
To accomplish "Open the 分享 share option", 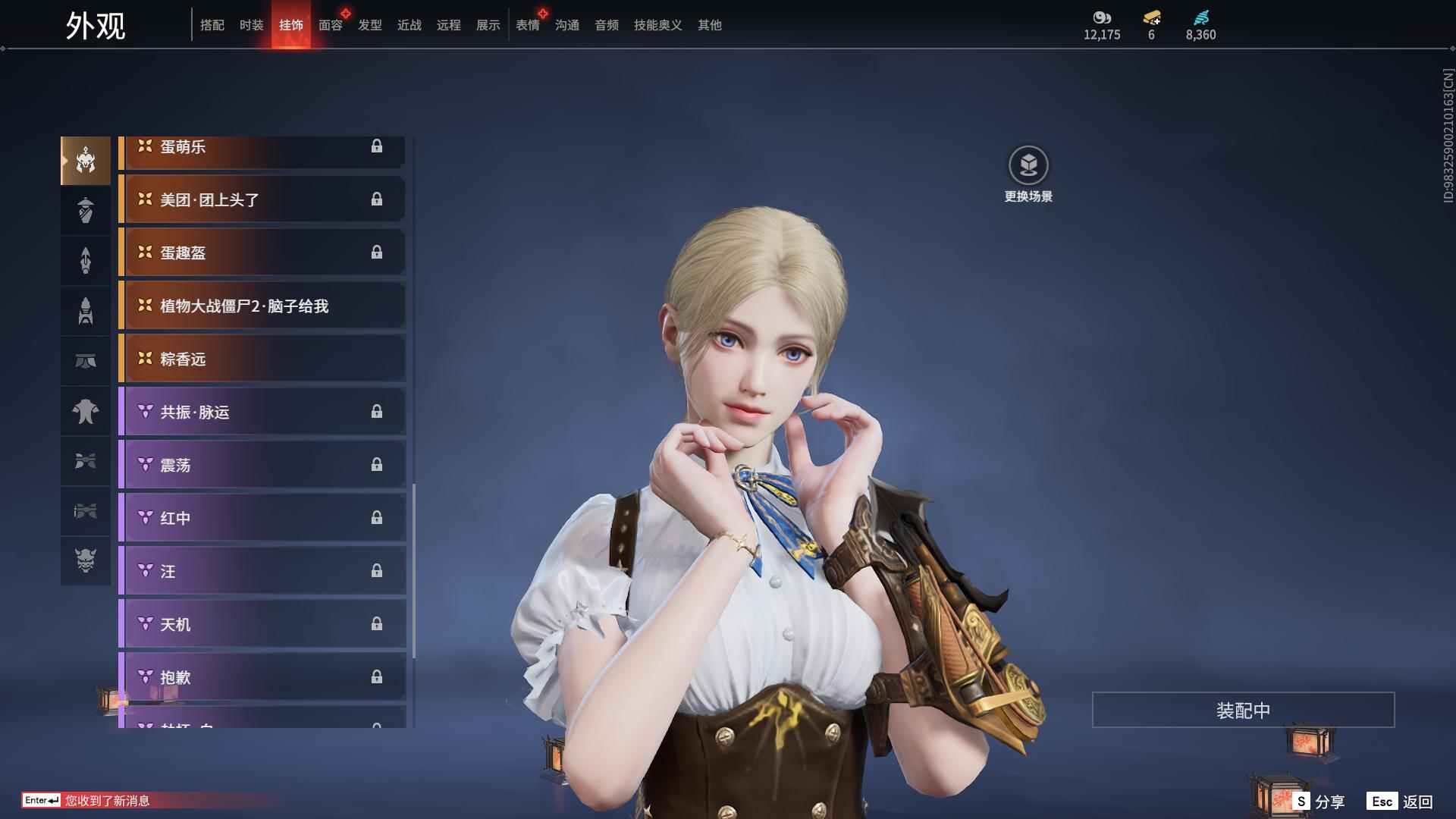I will click(x=1319, y=801).
